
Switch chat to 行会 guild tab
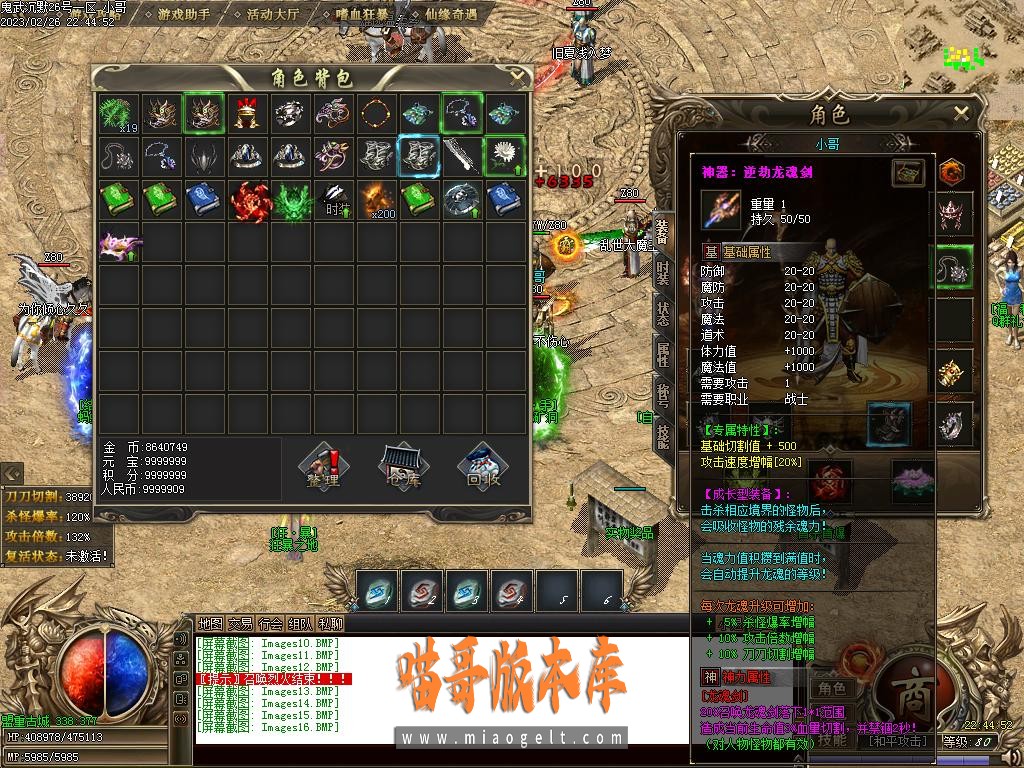[x=270, y=624]
